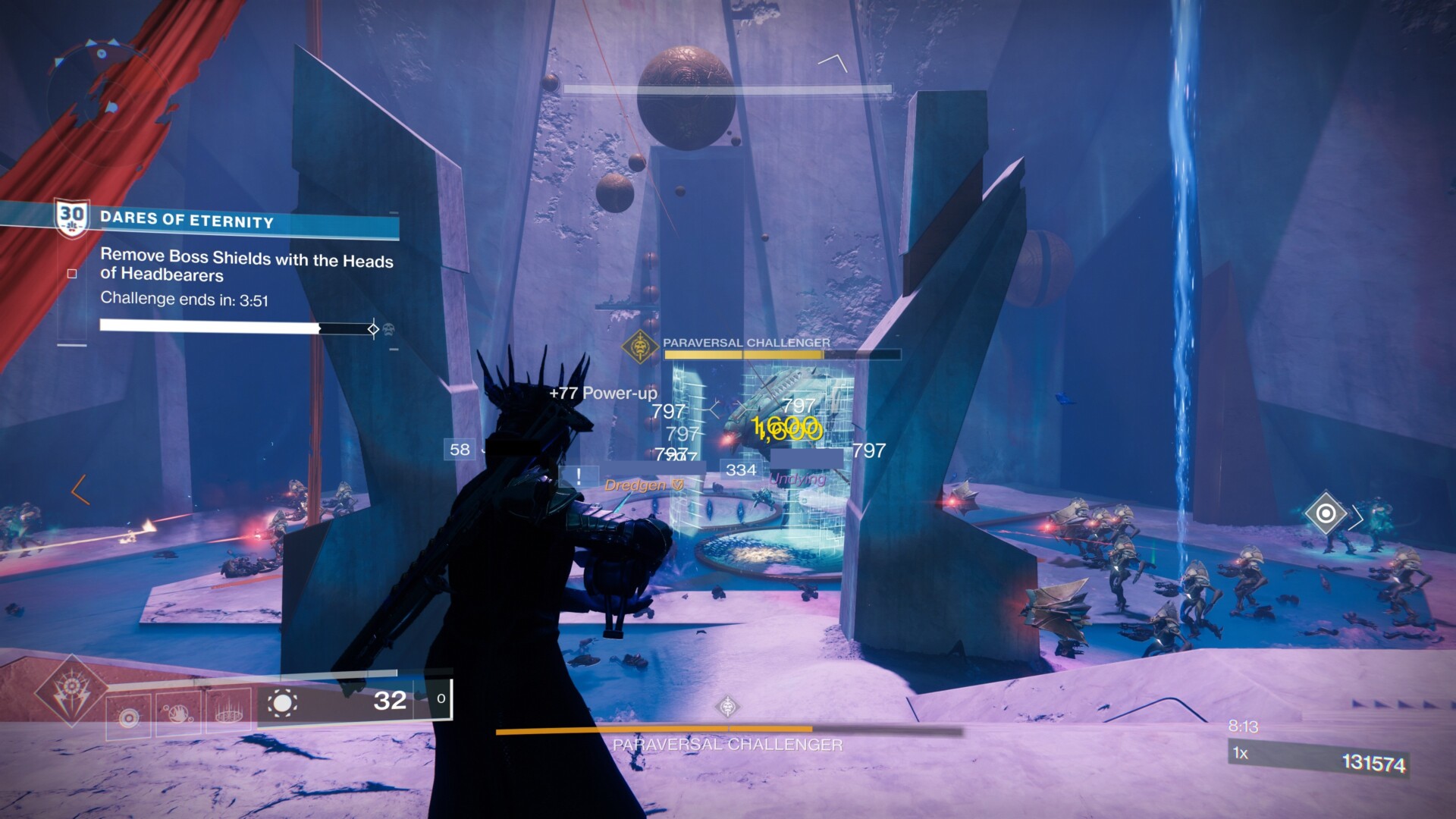Select the equipped weapon sun icon
1456x819 pixels.
click(282, 703)
